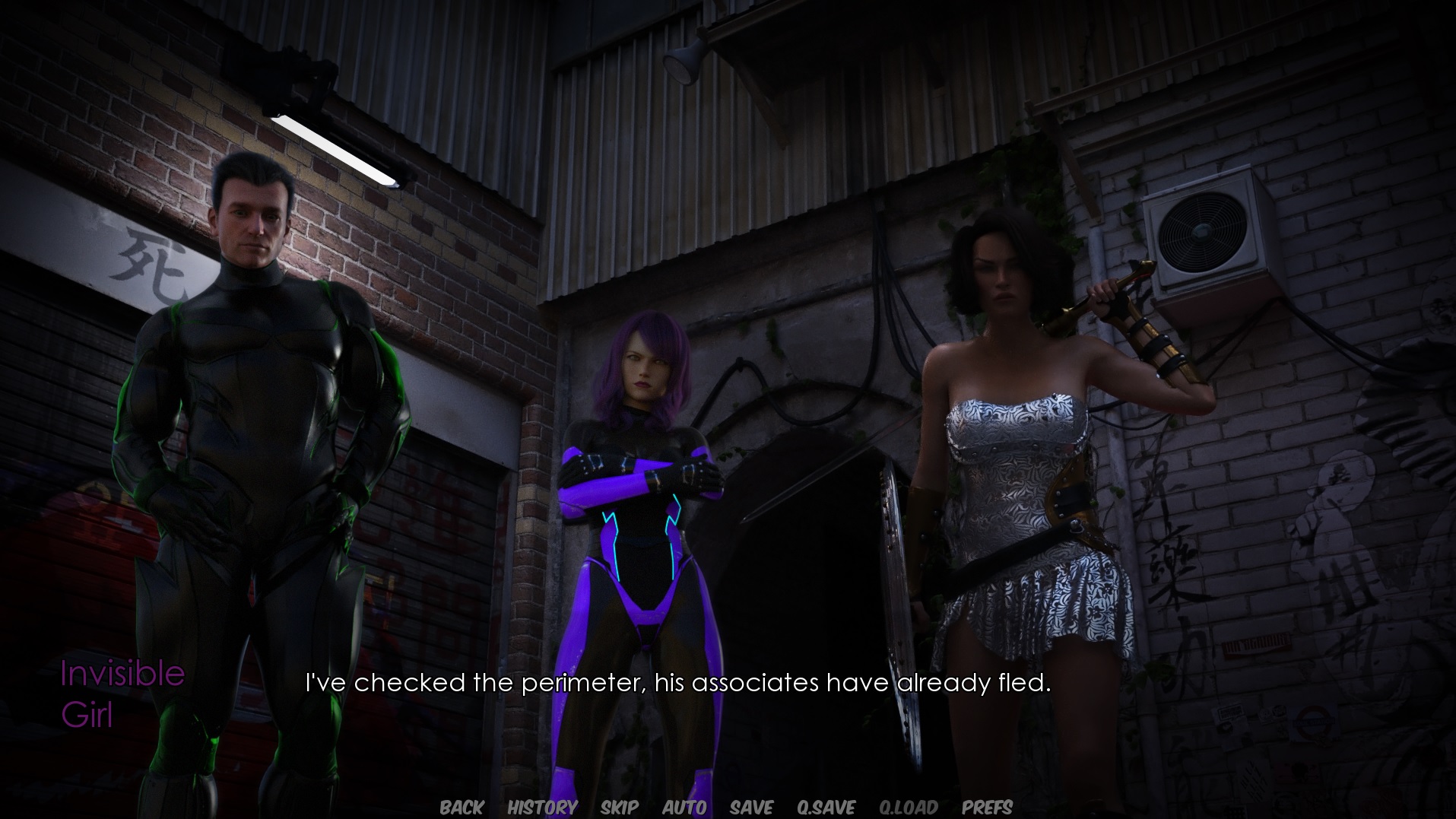Open the dialogue History log
Image resolution: width=1456 pixels, height=819 pixels.
tap(542, 807)
